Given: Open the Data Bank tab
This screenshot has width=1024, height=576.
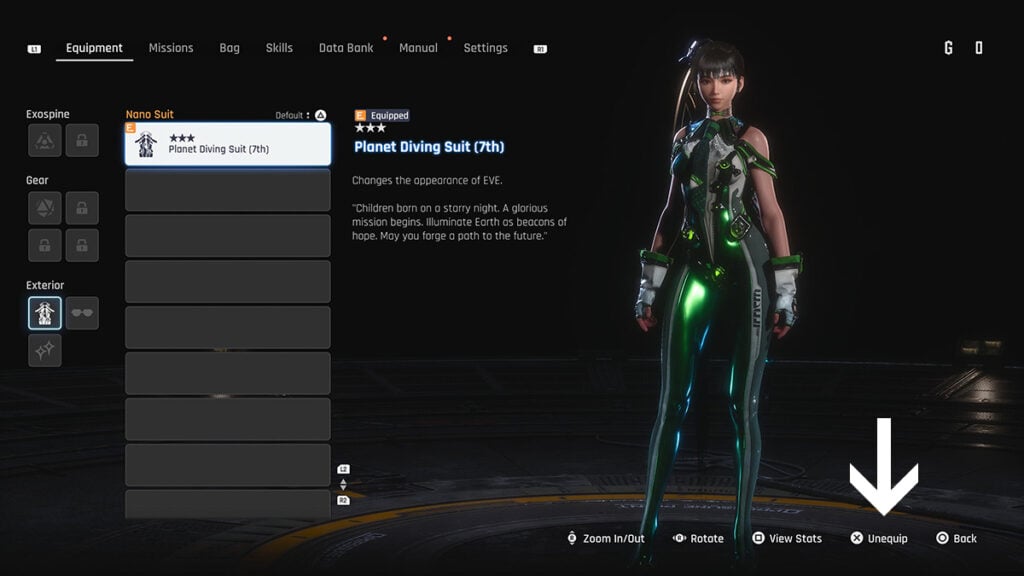Looking at the screenshot, I should (x=346, y=48).
